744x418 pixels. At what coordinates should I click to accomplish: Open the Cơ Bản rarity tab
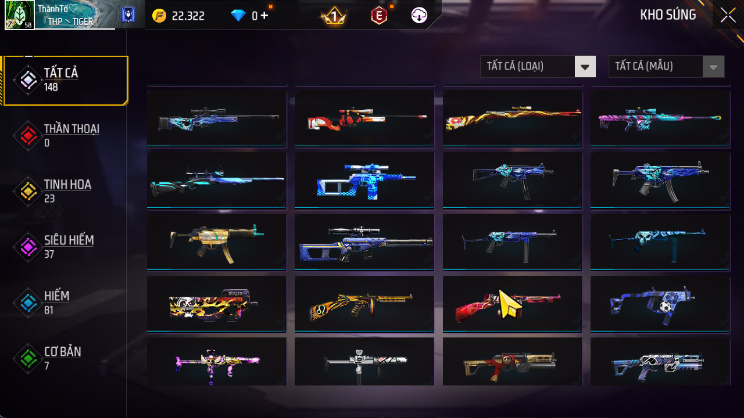(x=66, y=357)
